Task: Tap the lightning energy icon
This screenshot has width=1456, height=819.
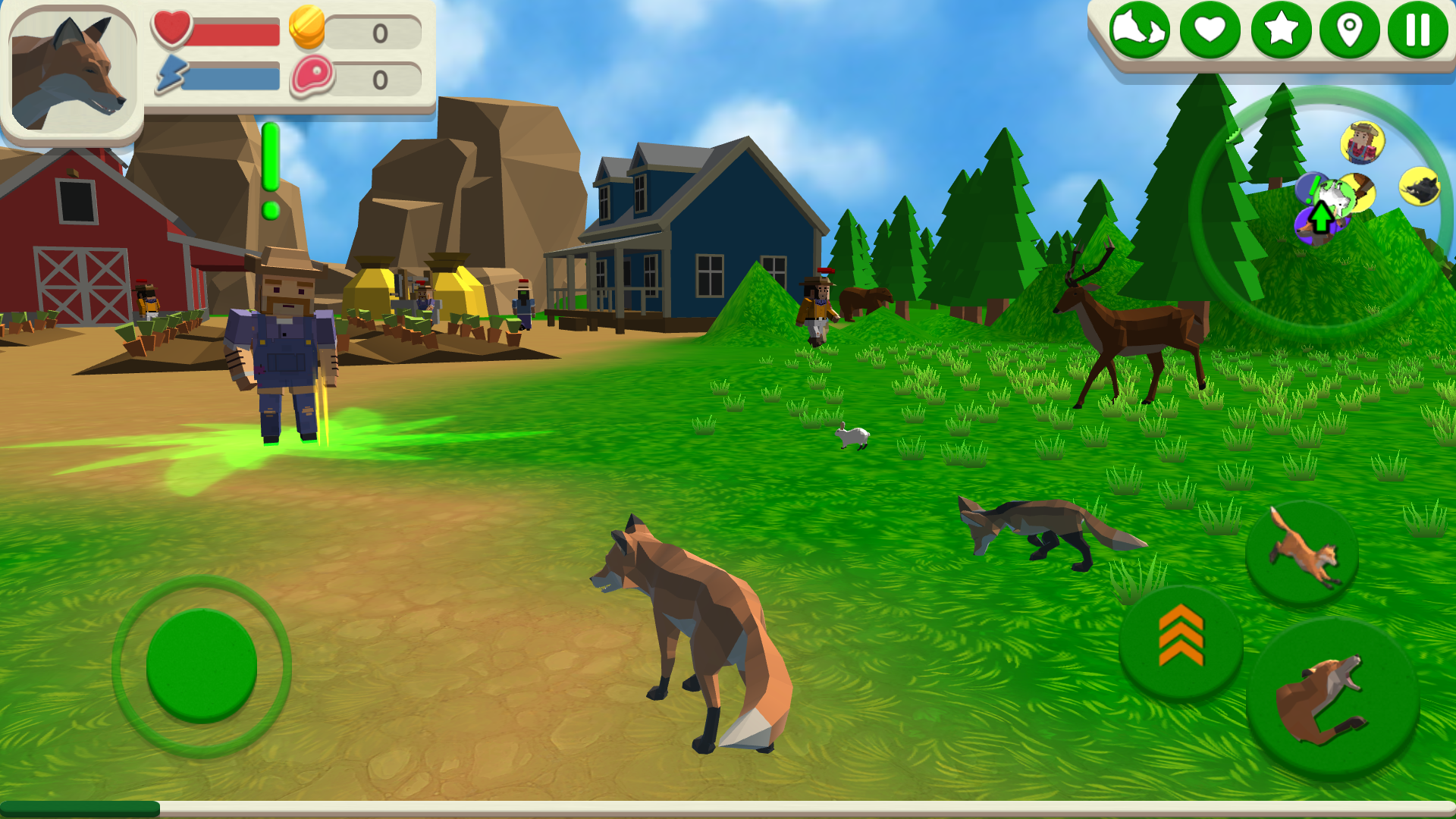Action: 171,75
